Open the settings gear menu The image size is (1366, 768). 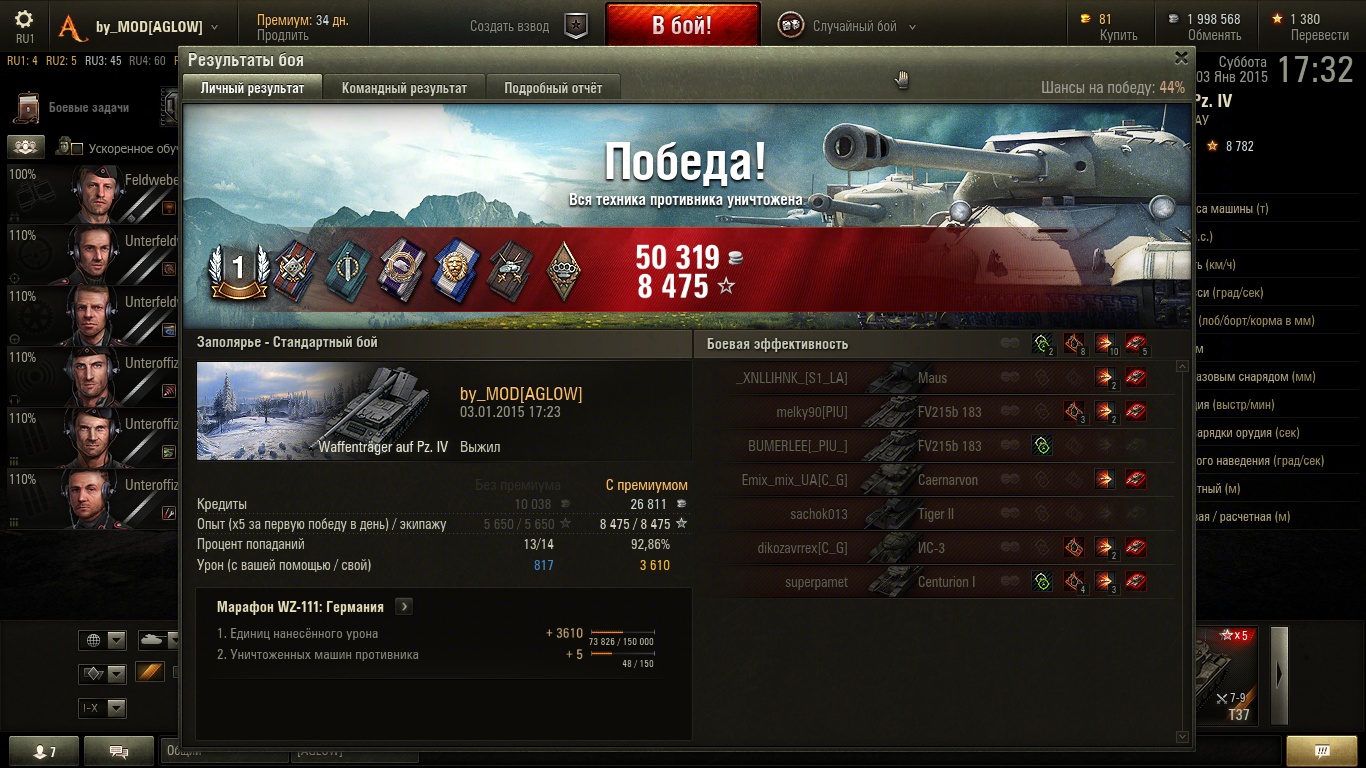pyautogui.click(x=25, y=20)
